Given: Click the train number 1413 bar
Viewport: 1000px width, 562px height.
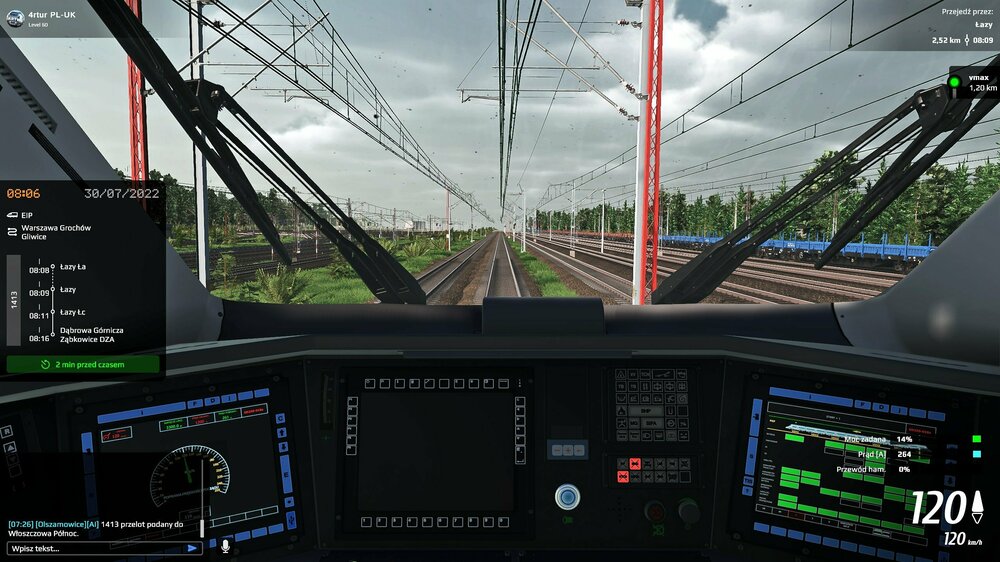Looking at the screenshot, I should 14,298.
